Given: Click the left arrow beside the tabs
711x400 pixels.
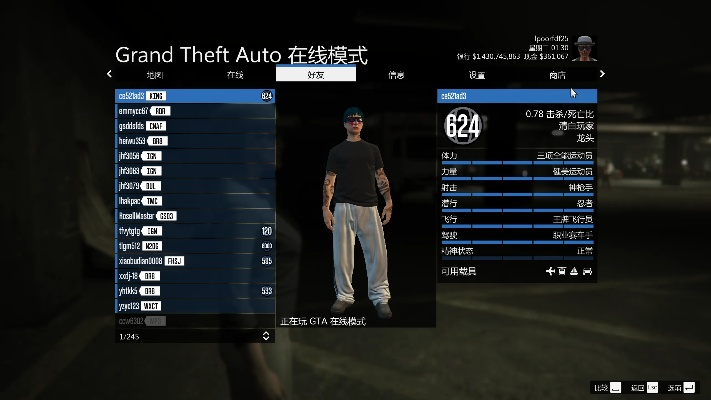Looking at the screenshot, I should (x=110, y=74).
